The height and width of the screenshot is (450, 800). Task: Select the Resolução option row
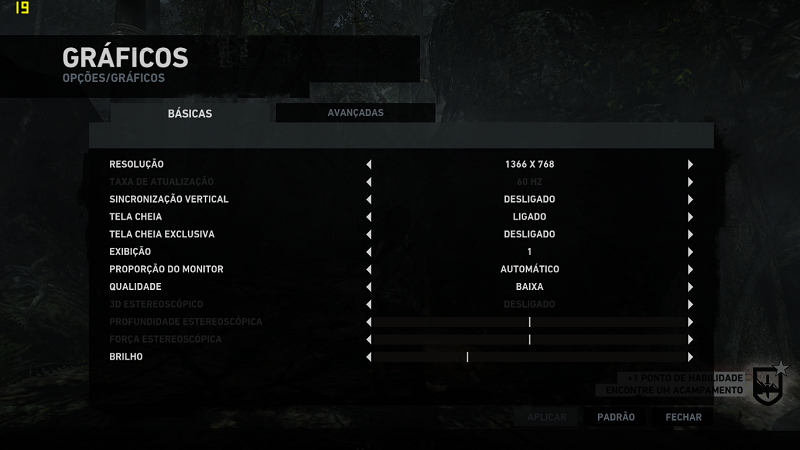click(x=137, y=164)
